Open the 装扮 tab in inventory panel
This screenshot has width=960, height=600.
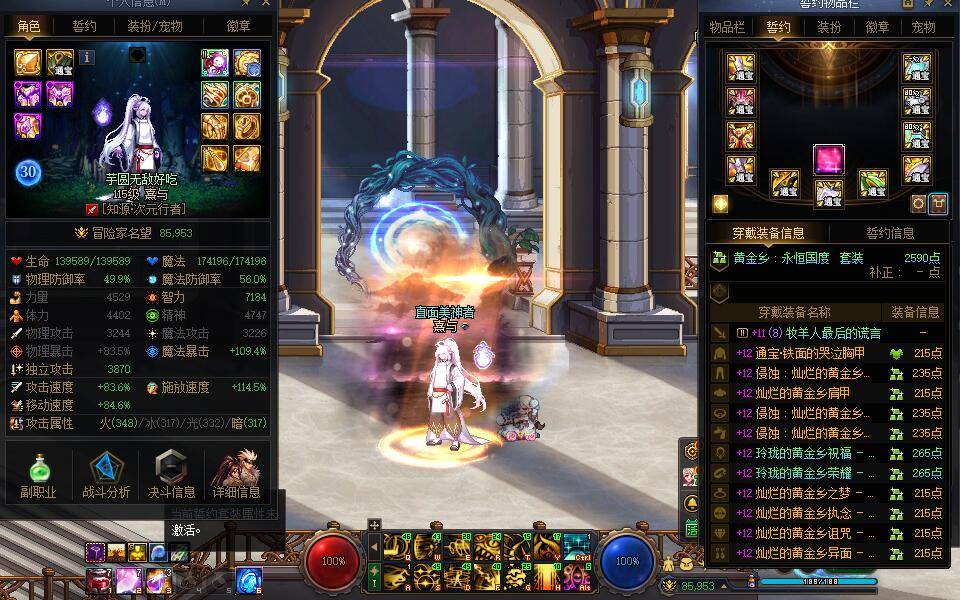pyautogui.click(x=828, y=27)
